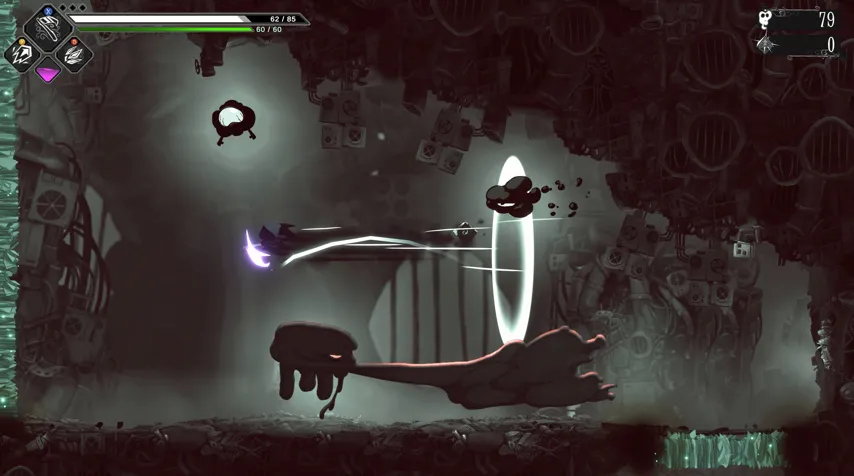Use the right feathered slash ability
This screenshot has height=476, width=854.
tap(74, 54)
